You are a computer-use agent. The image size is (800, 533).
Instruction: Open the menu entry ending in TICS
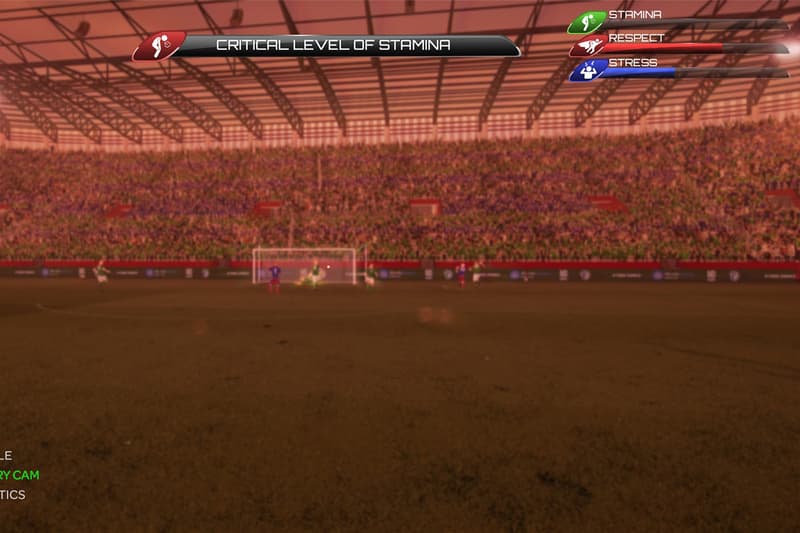13,495
